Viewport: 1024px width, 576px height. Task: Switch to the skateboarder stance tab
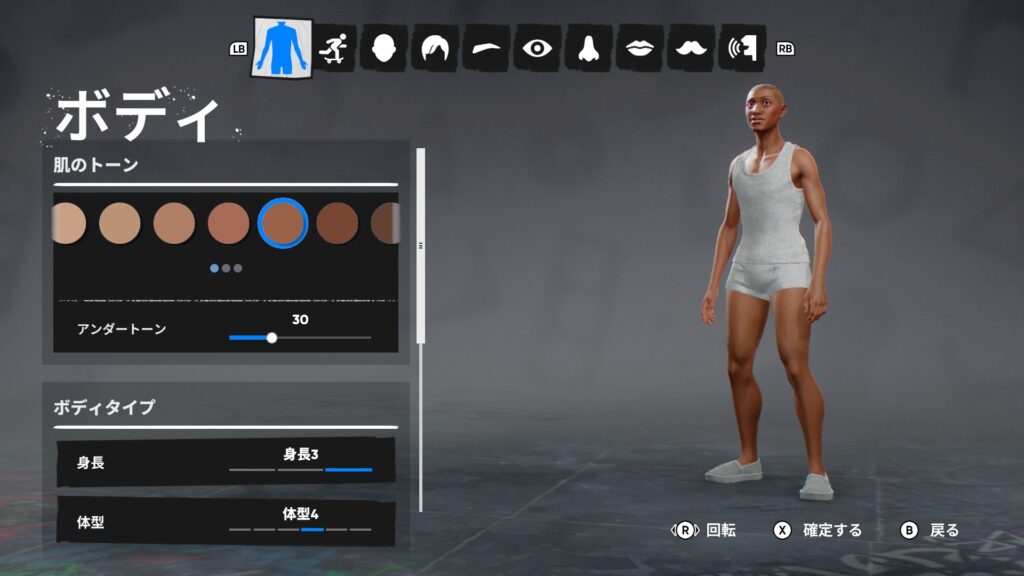click(x=332, y=47)
